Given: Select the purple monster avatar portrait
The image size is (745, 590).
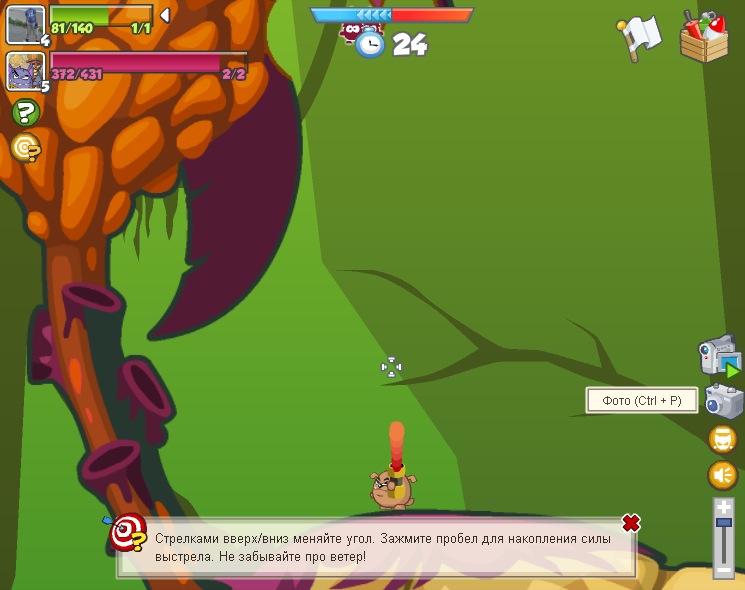Looking at the screenshot, I should [25, 71].
